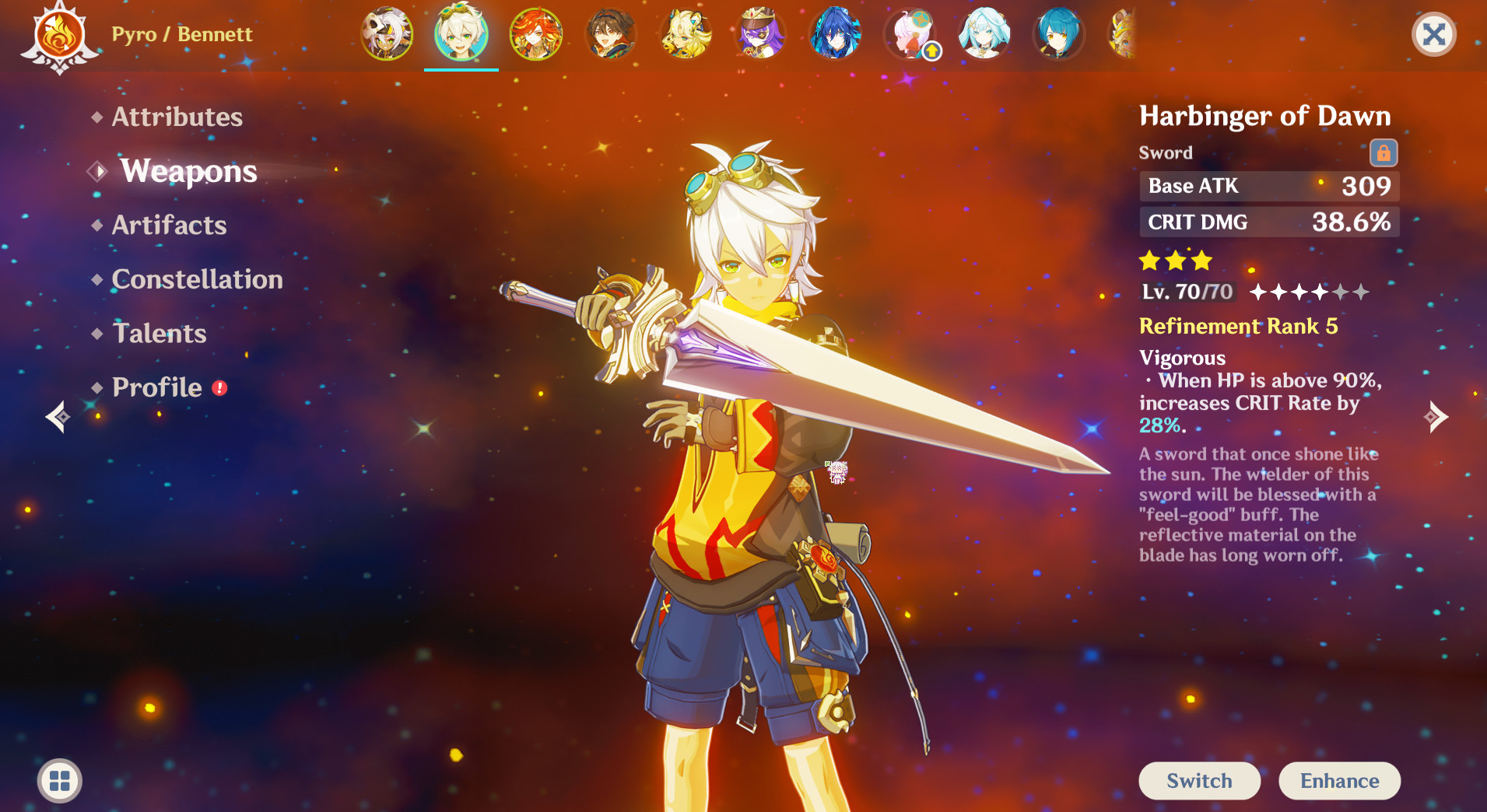Navigate right using the right chevron arrow
This screenshot has width=1487, height=812.
pos(1436,417)
